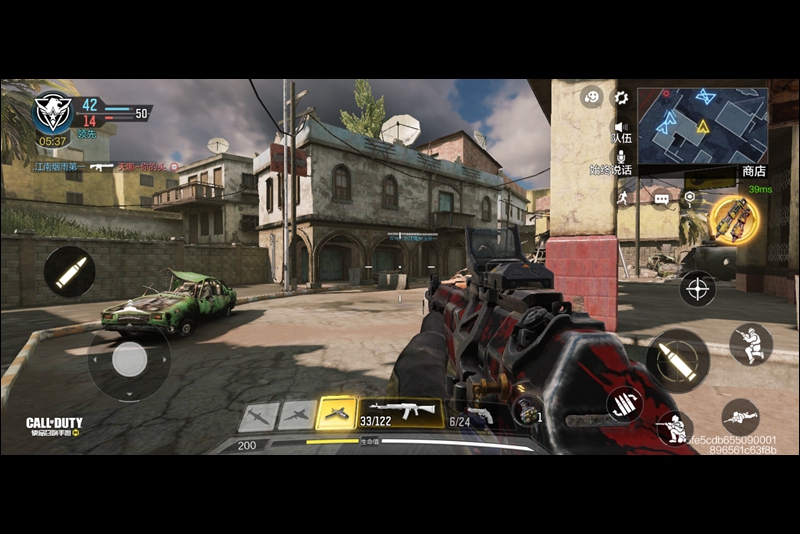Crouch with the kneeling soldier button

point(675,430)
